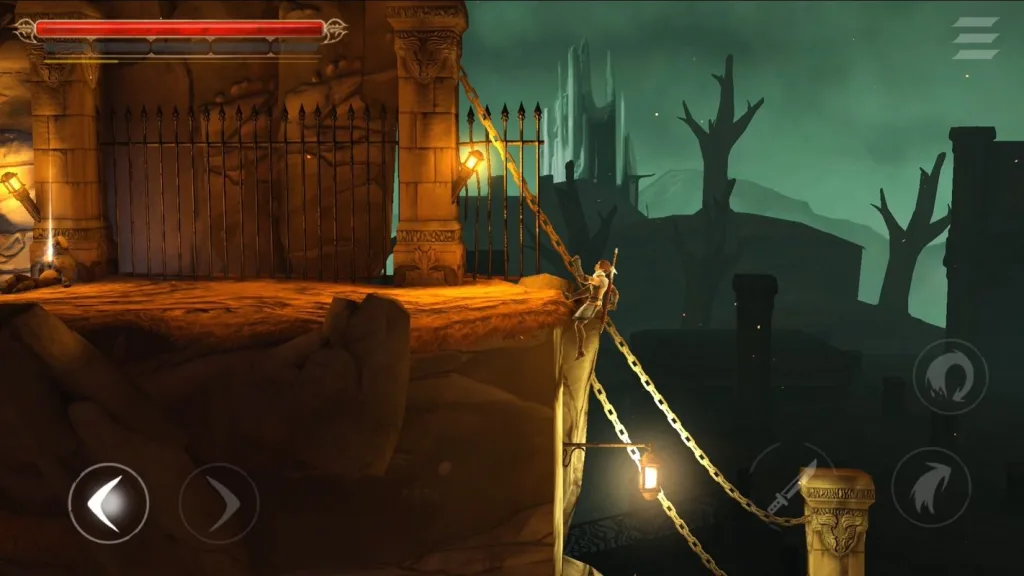Tap the move right arrow button
Screen dimensions: 1024x576
[219, 503]
